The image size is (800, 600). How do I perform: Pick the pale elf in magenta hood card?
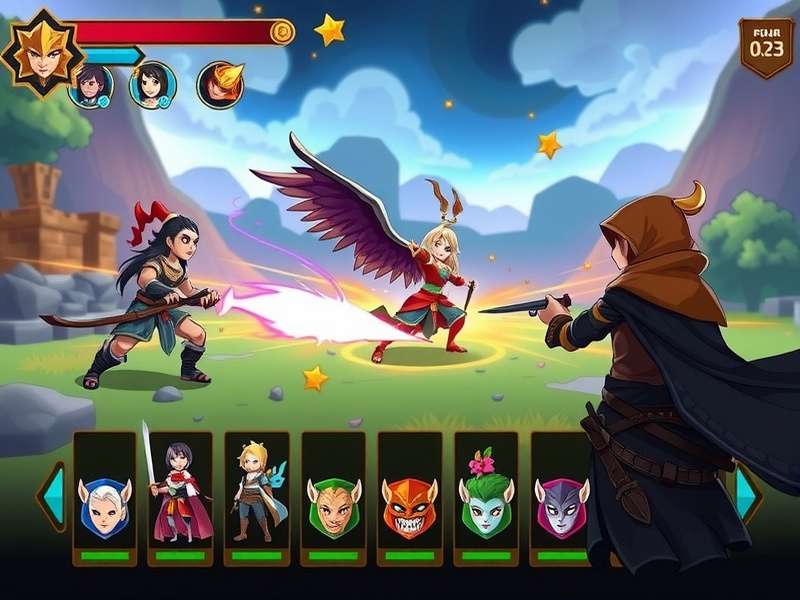pyautogui.click(x=559, y=498)
